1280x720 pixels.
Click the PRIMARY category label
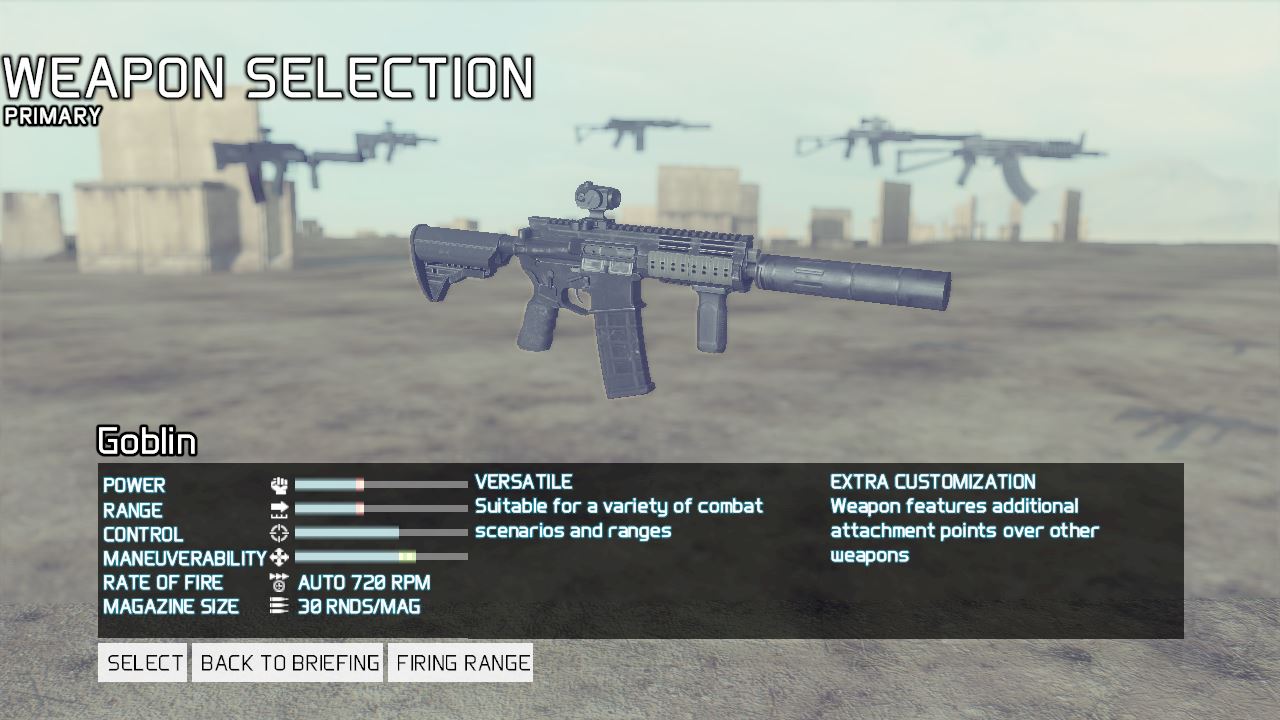pyautogui.click(x=50, y=116)
